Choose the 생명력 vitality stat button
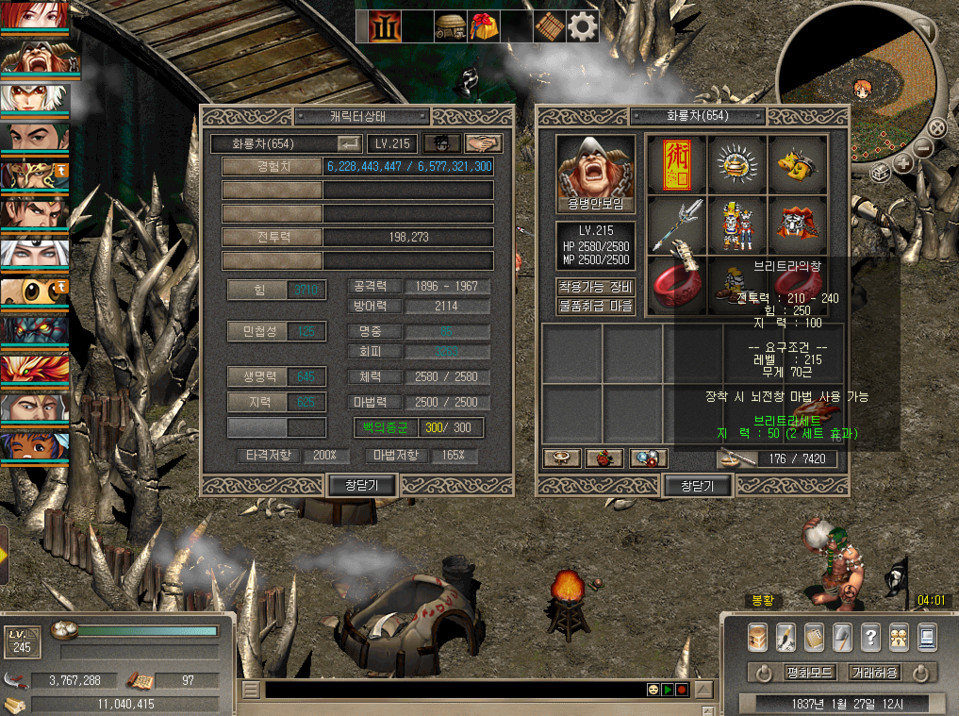The image size is (959, 716). point(259,376)
